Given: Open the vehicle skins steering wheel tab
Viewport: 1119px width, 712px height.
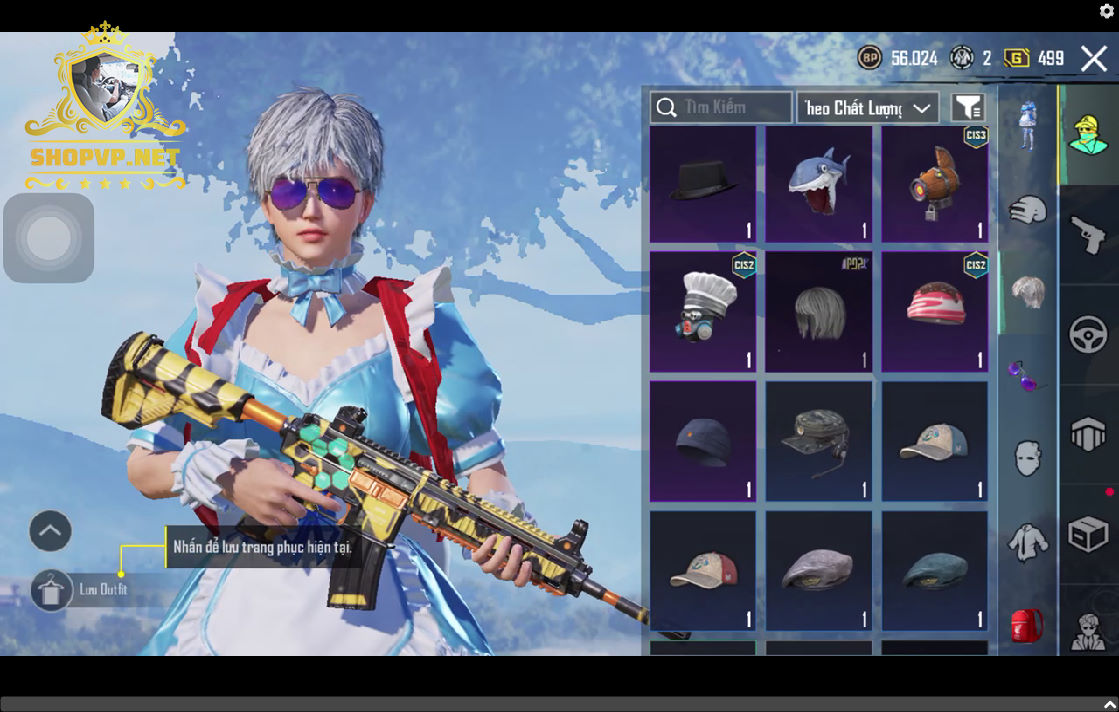Looking at the screenshot, I should [x=1088, y=334].
